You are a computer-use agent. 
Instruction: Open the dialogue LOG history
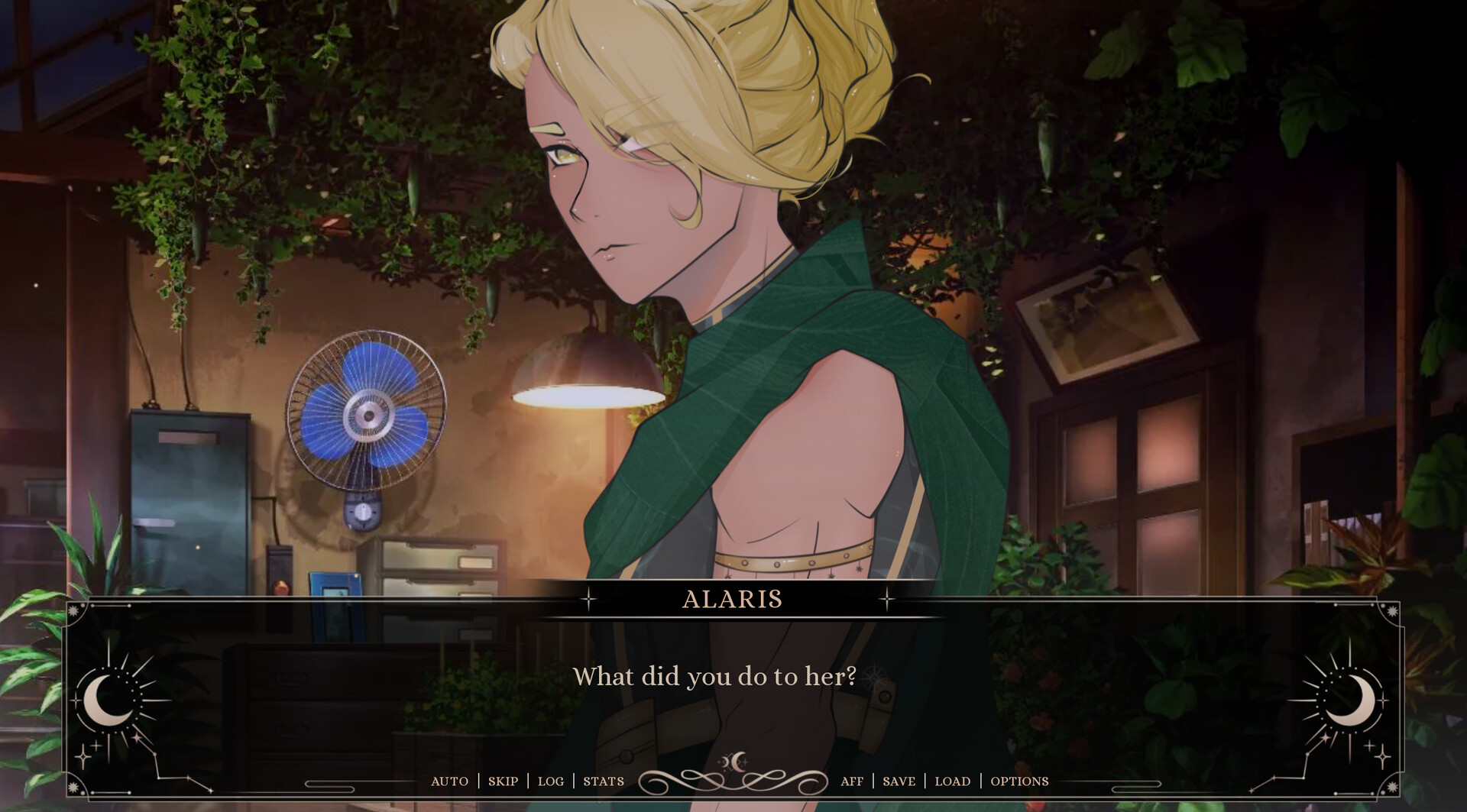(550, 781)
